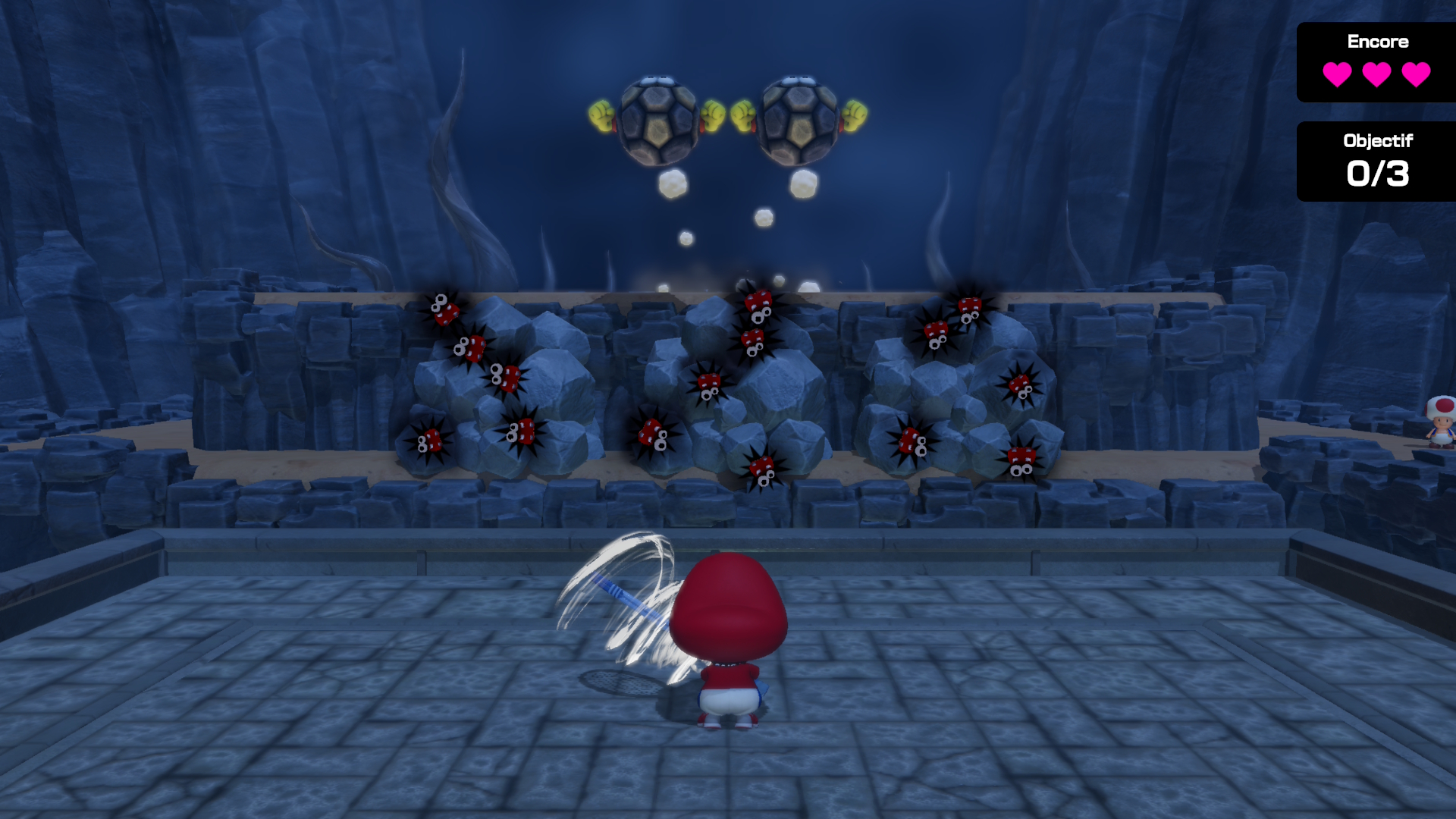This screenshot has height=819, width=1456.
Task: Select the Objectif tracker panel
Action: (x=1376, y=162)
